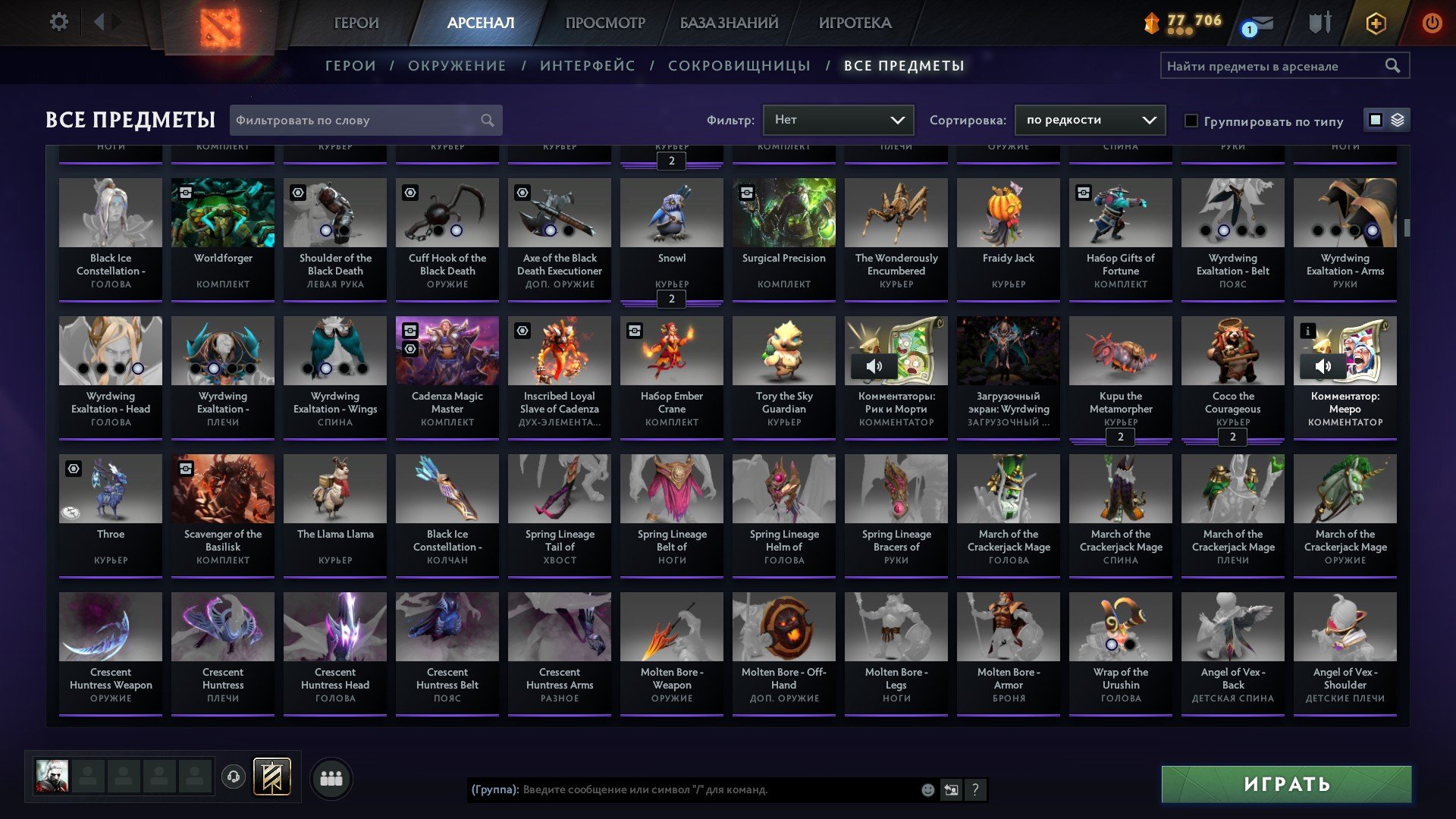Image resolution: width=1456 pixels, height=819 pixels.
Task: Click the ? help button next to chat
Action: [974, 790]
